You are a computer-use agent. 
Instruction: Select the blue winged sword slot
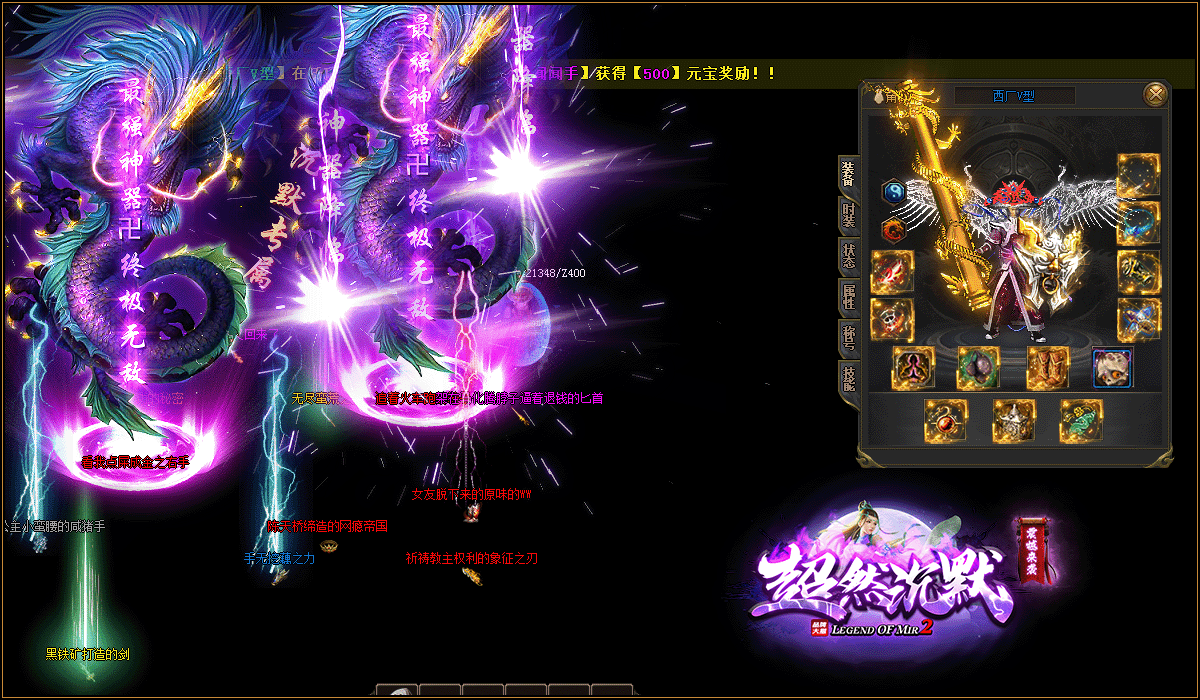point(1138,319)
